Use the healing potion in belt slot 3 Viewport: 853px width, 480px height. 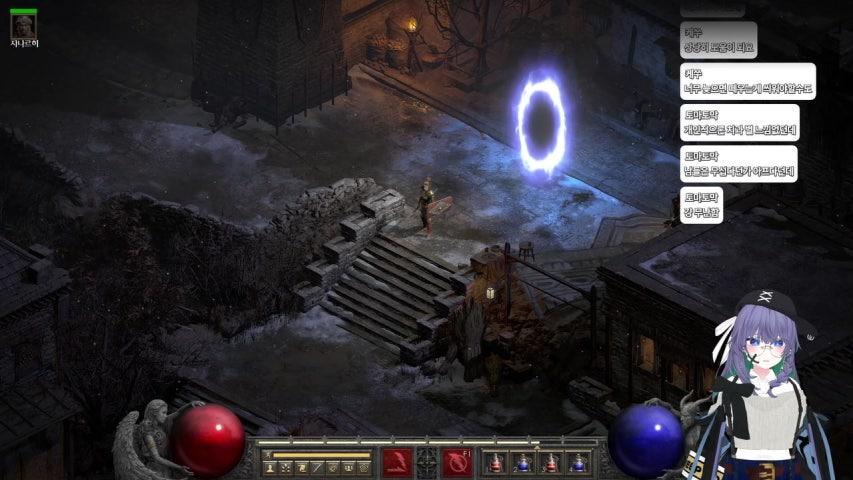click(x=550, y=463)
